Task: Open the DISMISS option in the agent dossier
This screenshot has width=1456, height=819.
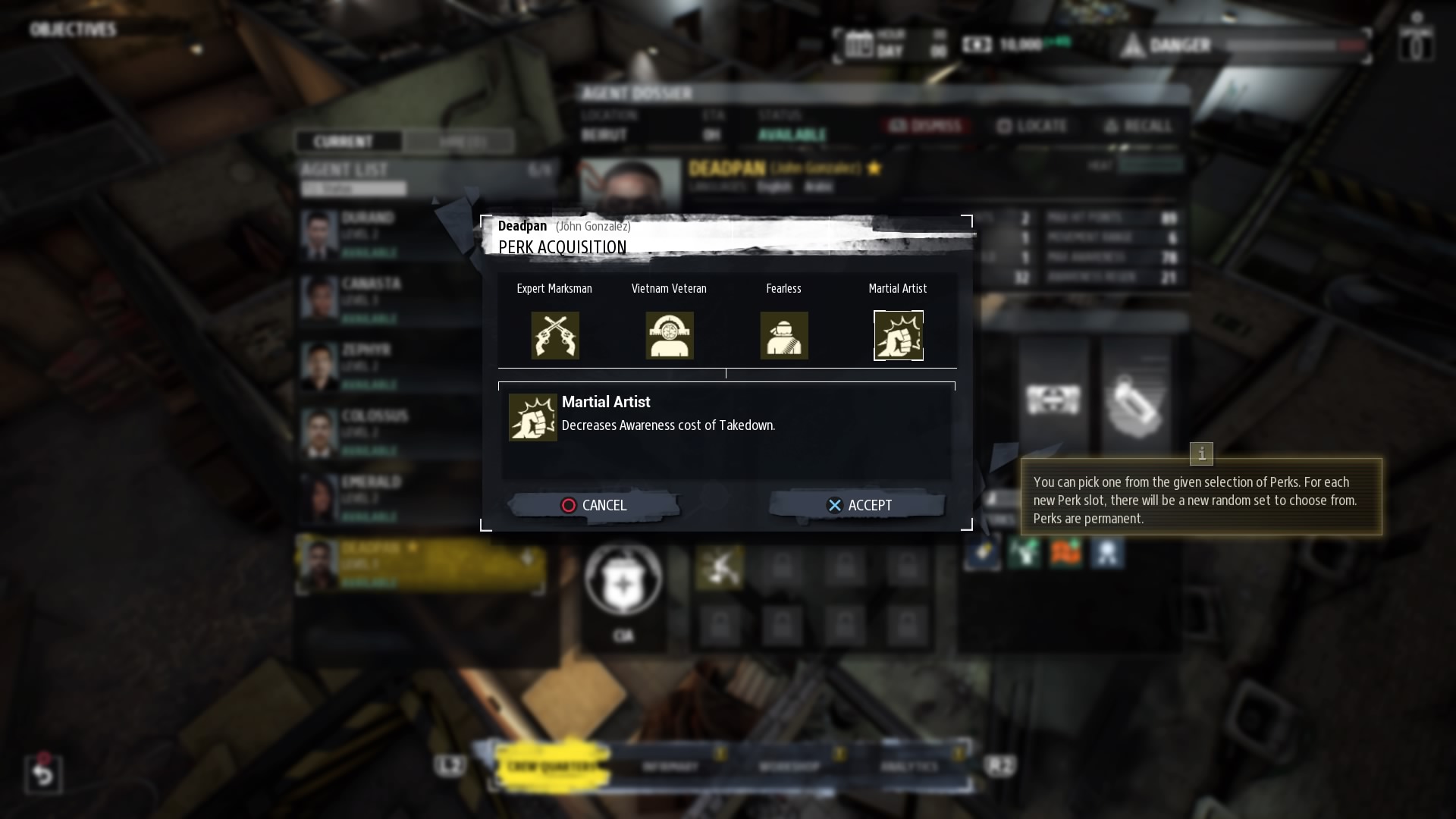Action: point(927,126)
